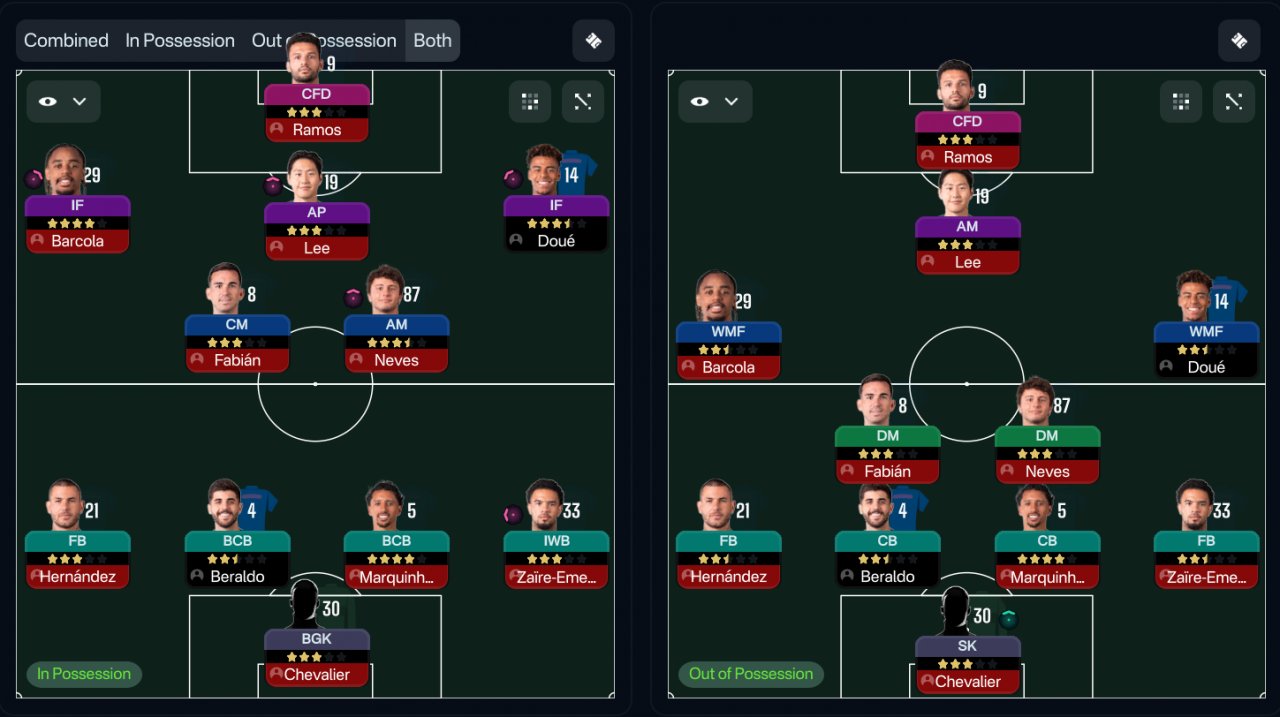Select Marquinhos CB card out of possession

pyautogui.click(x=1047, y=559)
